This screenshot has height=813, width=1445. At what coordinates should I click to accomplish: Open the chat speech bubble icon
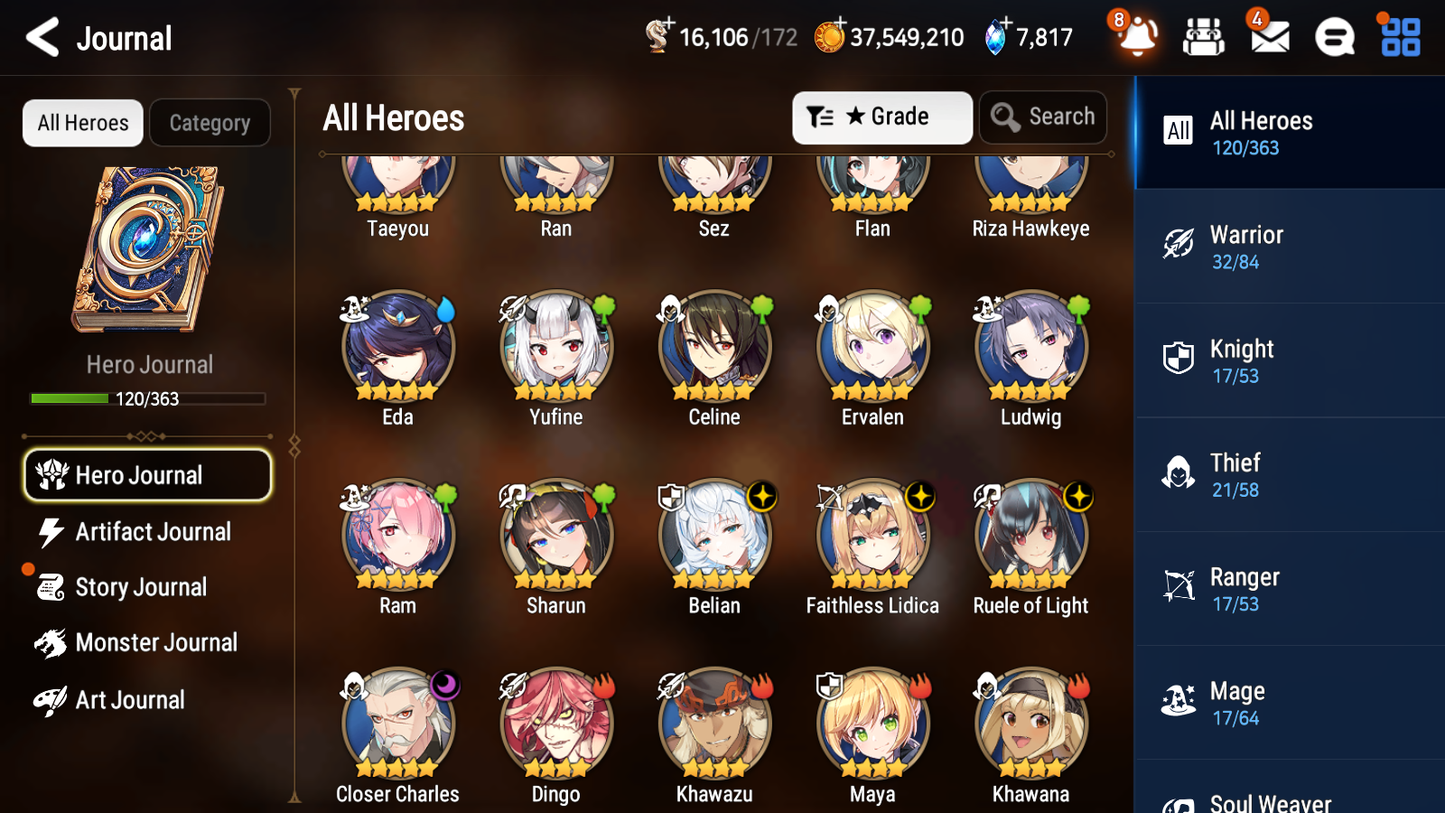pos(1334,36)
